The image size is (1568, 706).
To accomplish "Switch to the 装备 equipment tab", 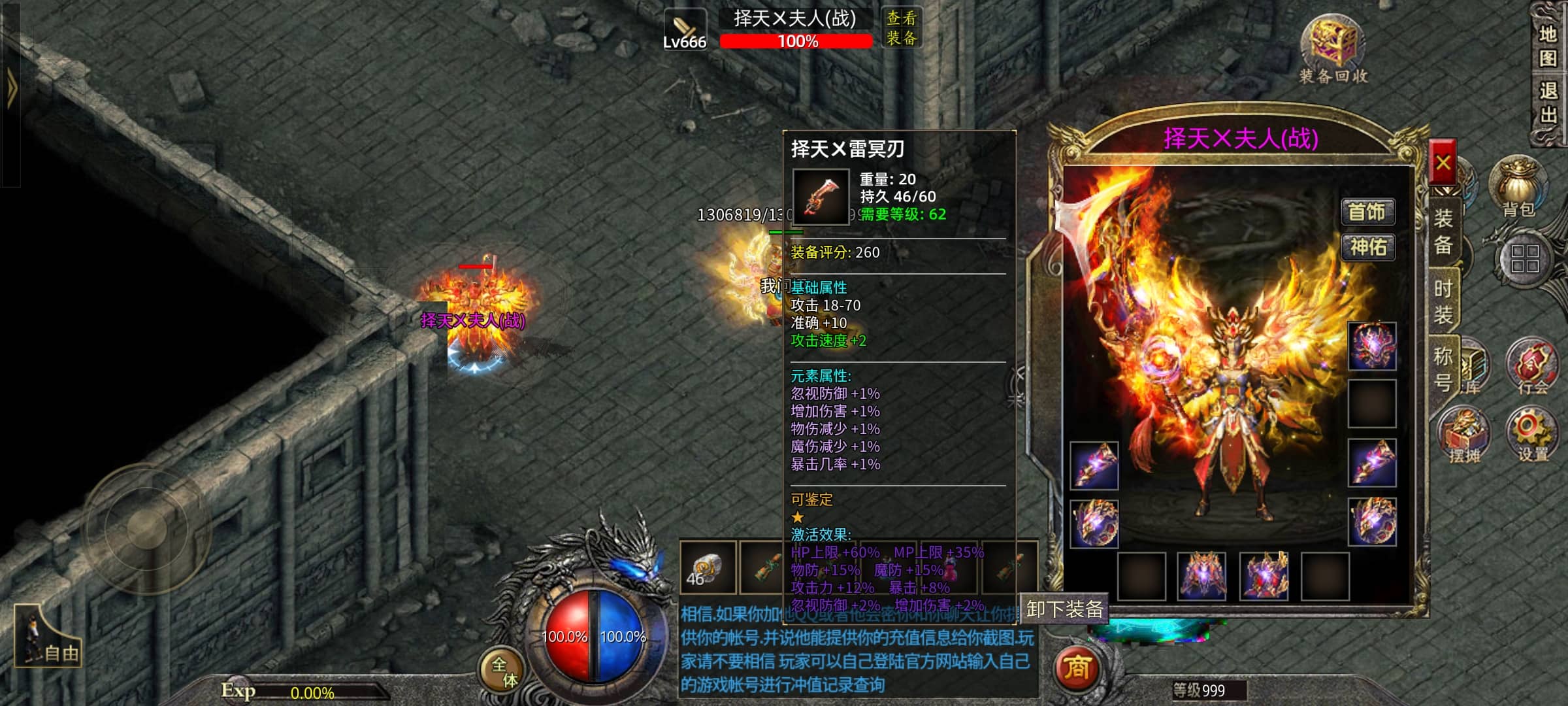I will [x=1443, y=231].
